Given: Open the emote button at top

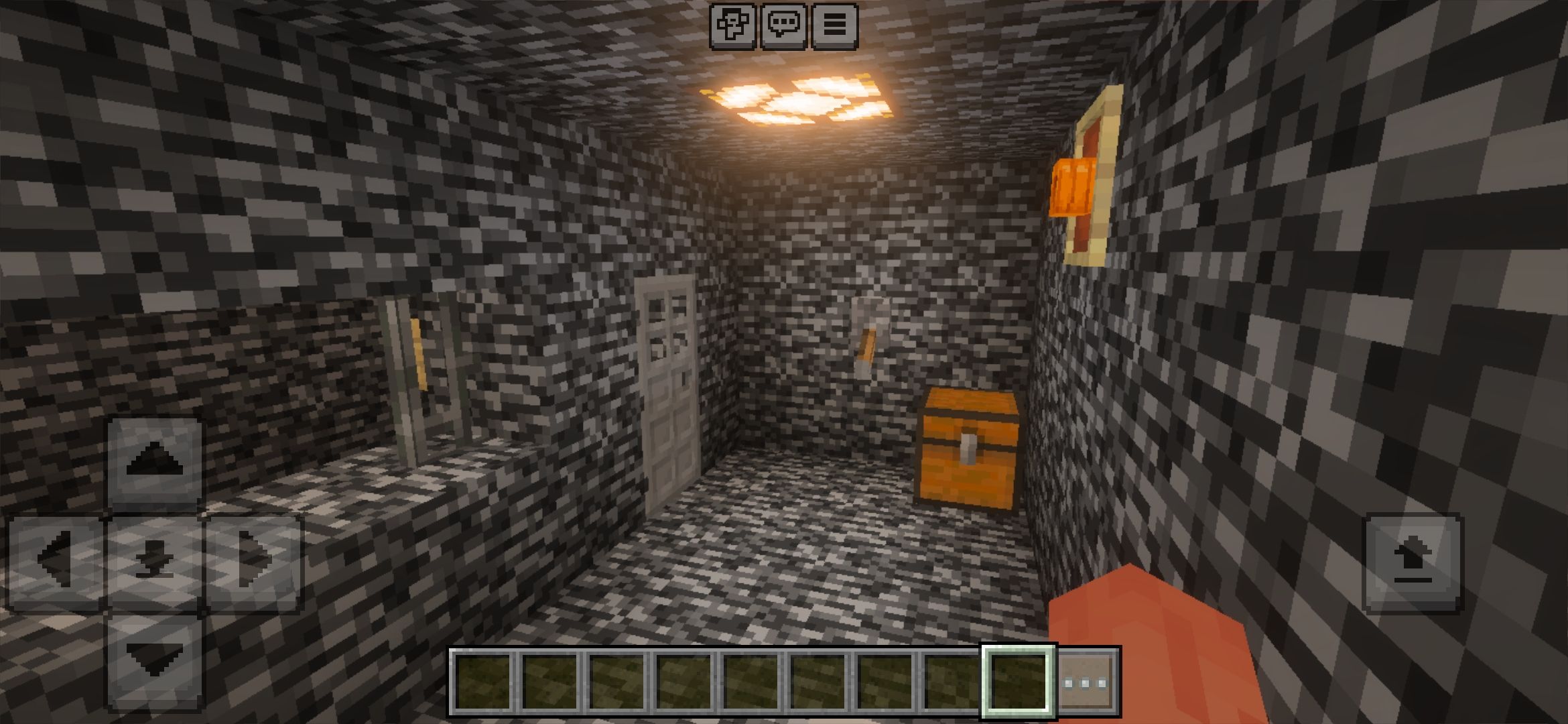Looking at the screenshot, I should pos(732,26).
